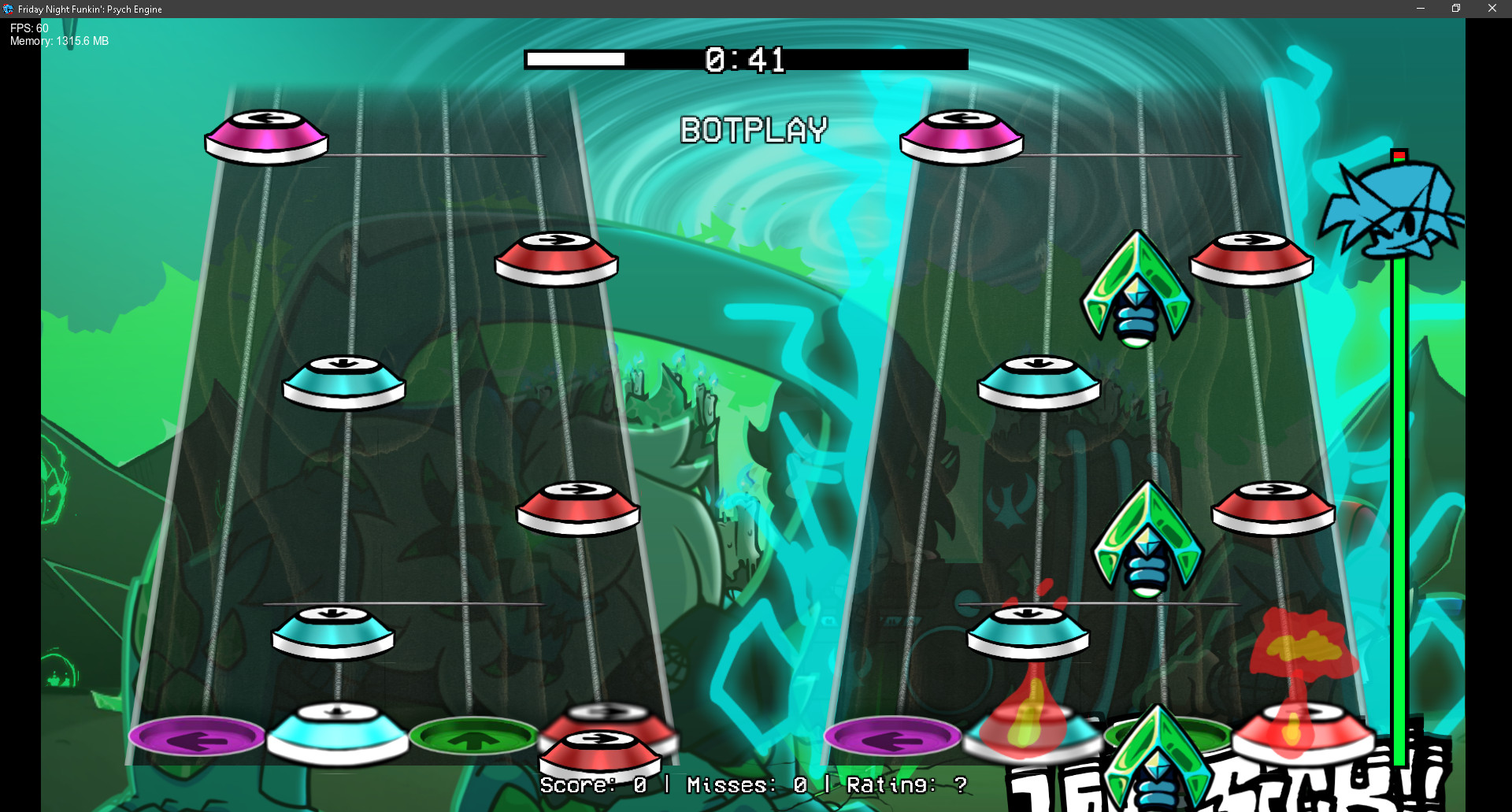Toggle the BOTPLAY indicator text

tap(754, 131)
